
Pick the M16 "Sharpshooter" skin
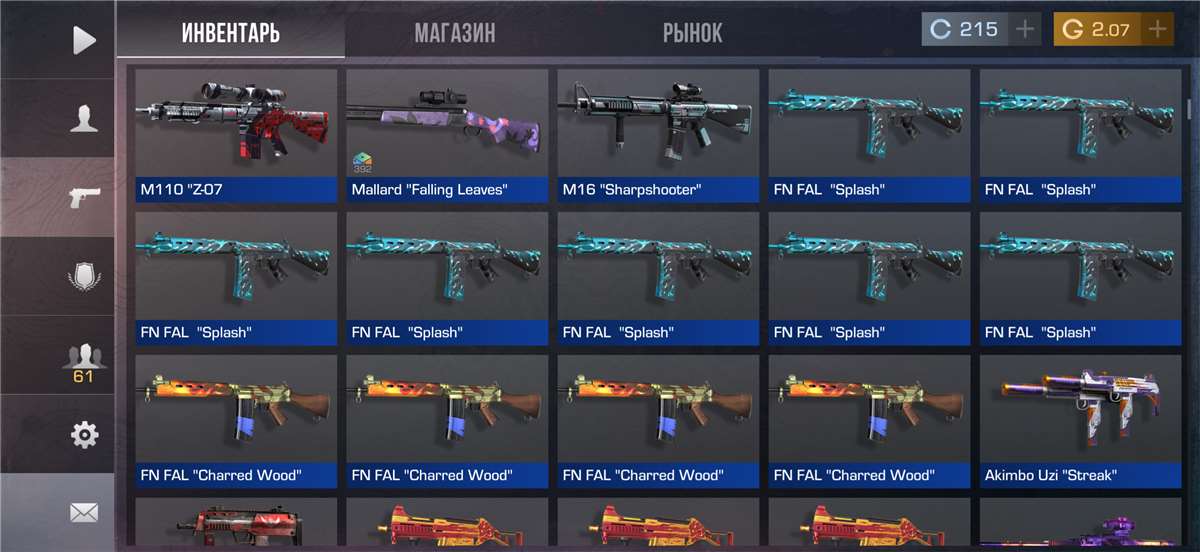pos(658,135)
